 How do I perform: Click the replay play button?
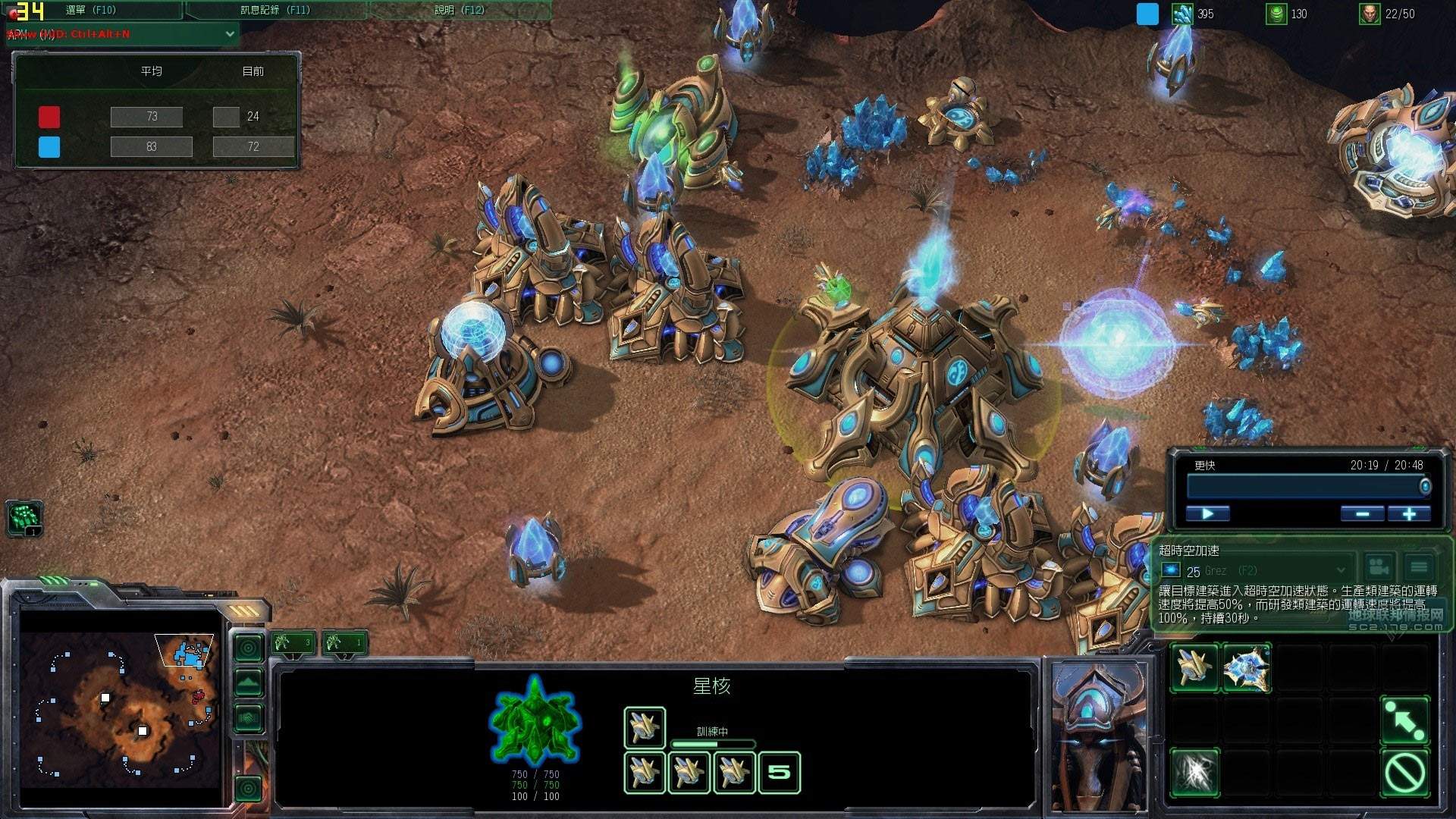(1207, 514)
